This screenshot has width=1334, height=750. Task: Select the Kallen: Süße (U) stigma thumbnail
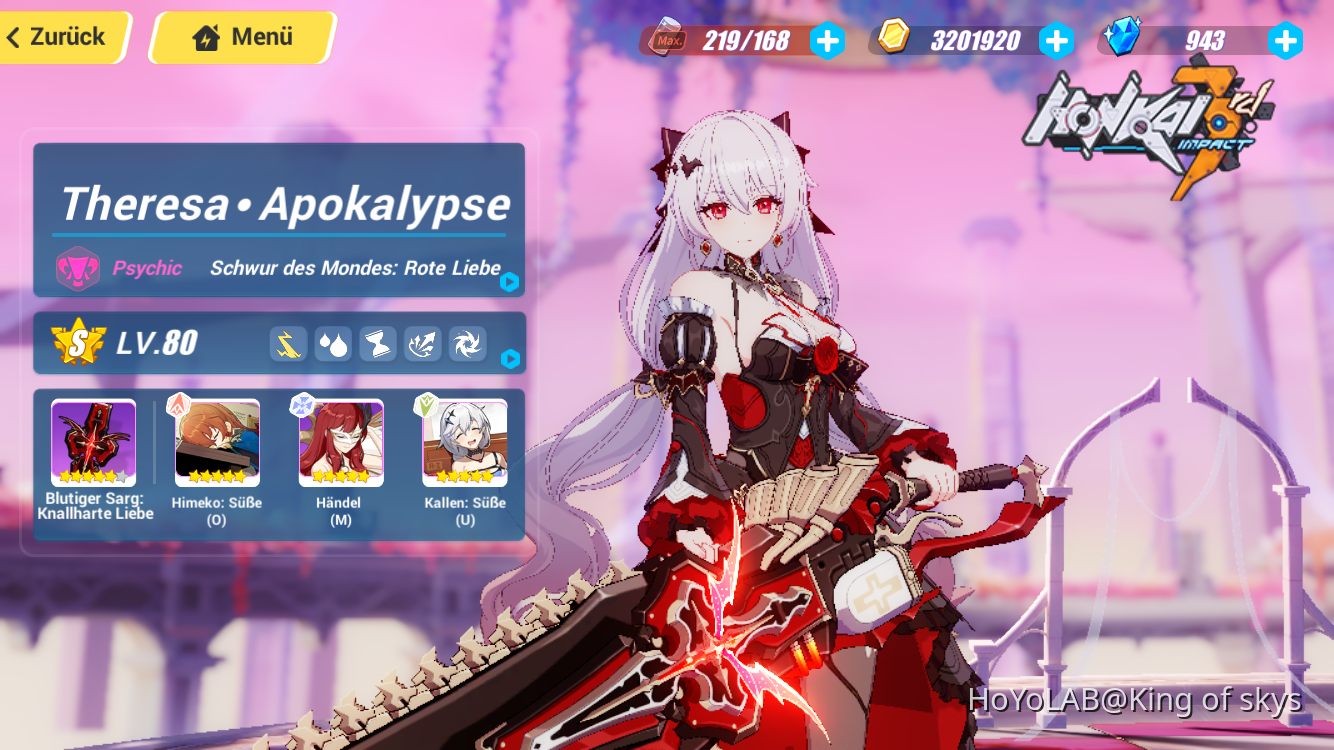(463, 440)
